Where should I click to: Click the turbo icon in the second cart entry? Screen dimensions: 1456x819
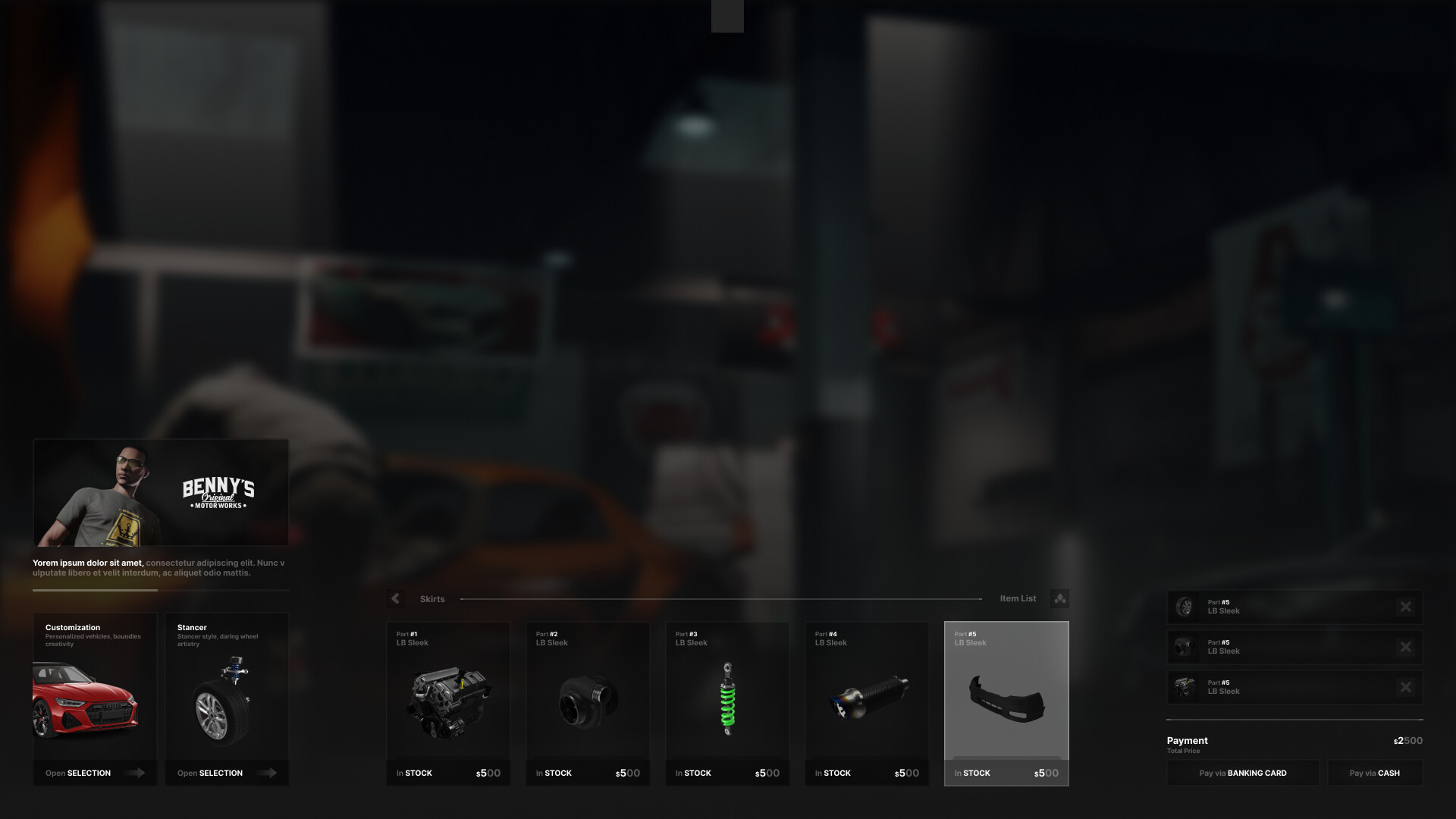tap(1184, 647)
